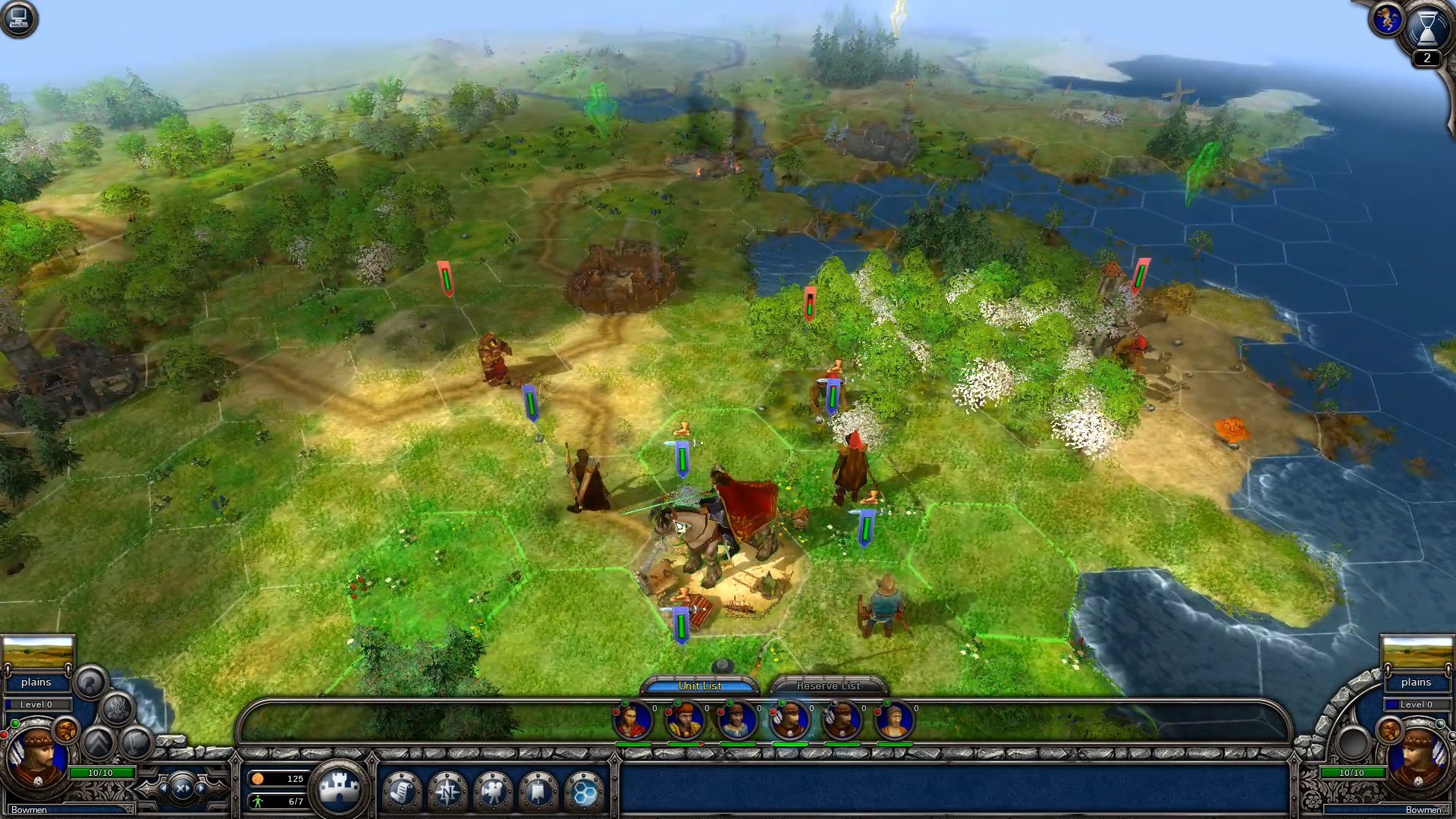Image resolution: width=1456 pixels, height=819 pixels.
Task: Click the golden lion faction emblem
Action: click(x=1386, y=20)
